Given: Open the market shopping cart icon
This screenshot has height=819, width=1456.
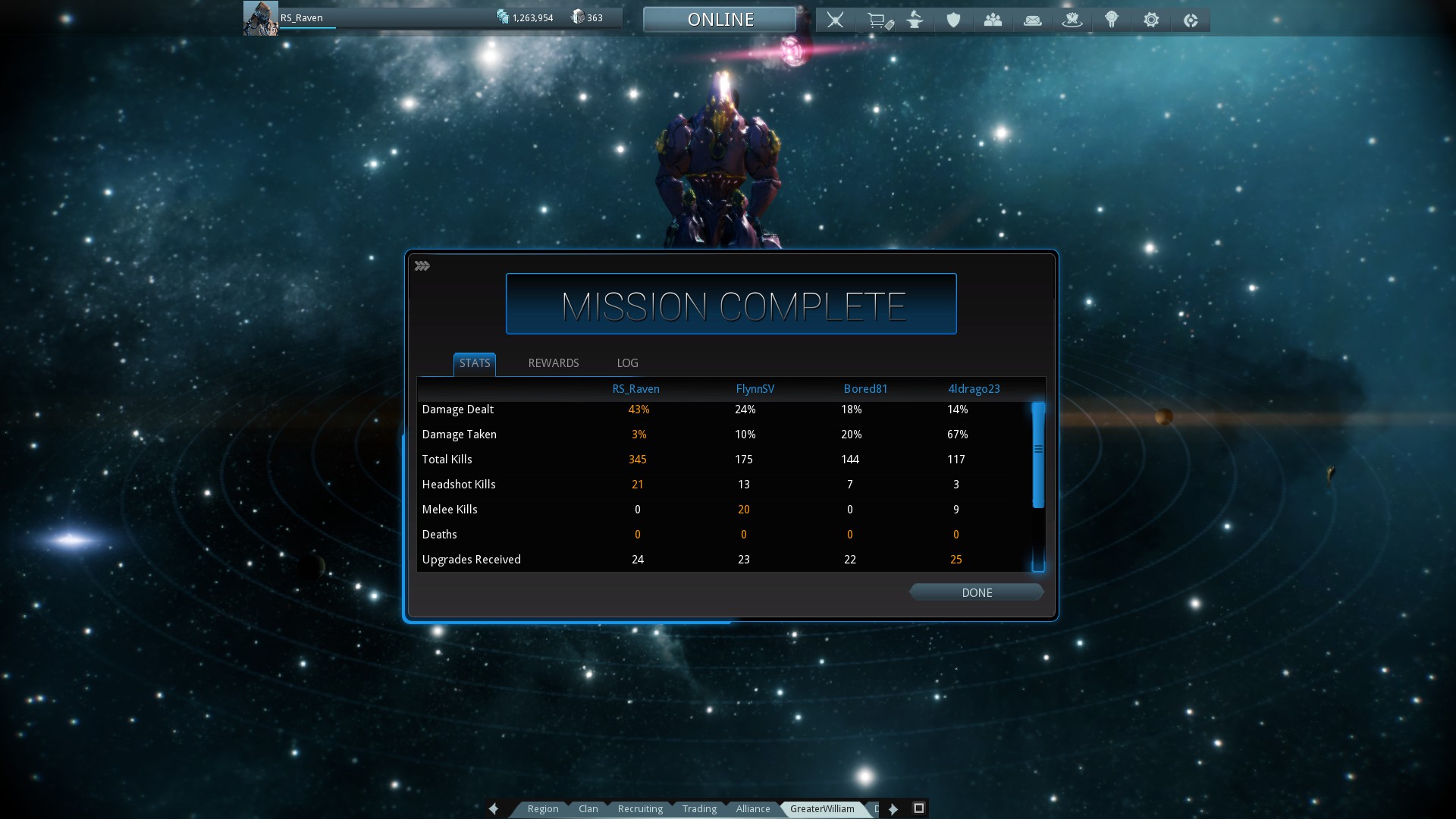Looking at the screenshot, I should 878,20.
